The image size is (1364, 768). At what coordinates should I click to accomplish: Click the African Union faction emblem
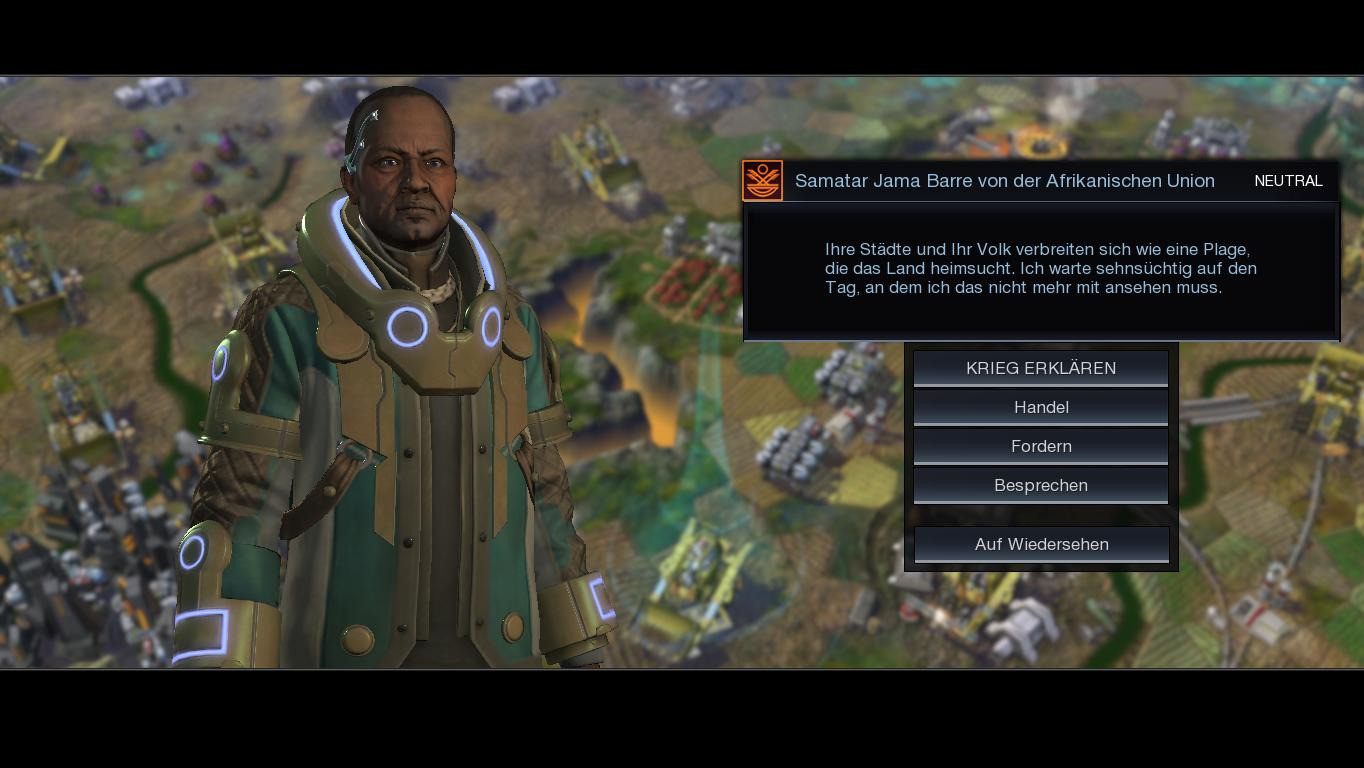point(763,181)
